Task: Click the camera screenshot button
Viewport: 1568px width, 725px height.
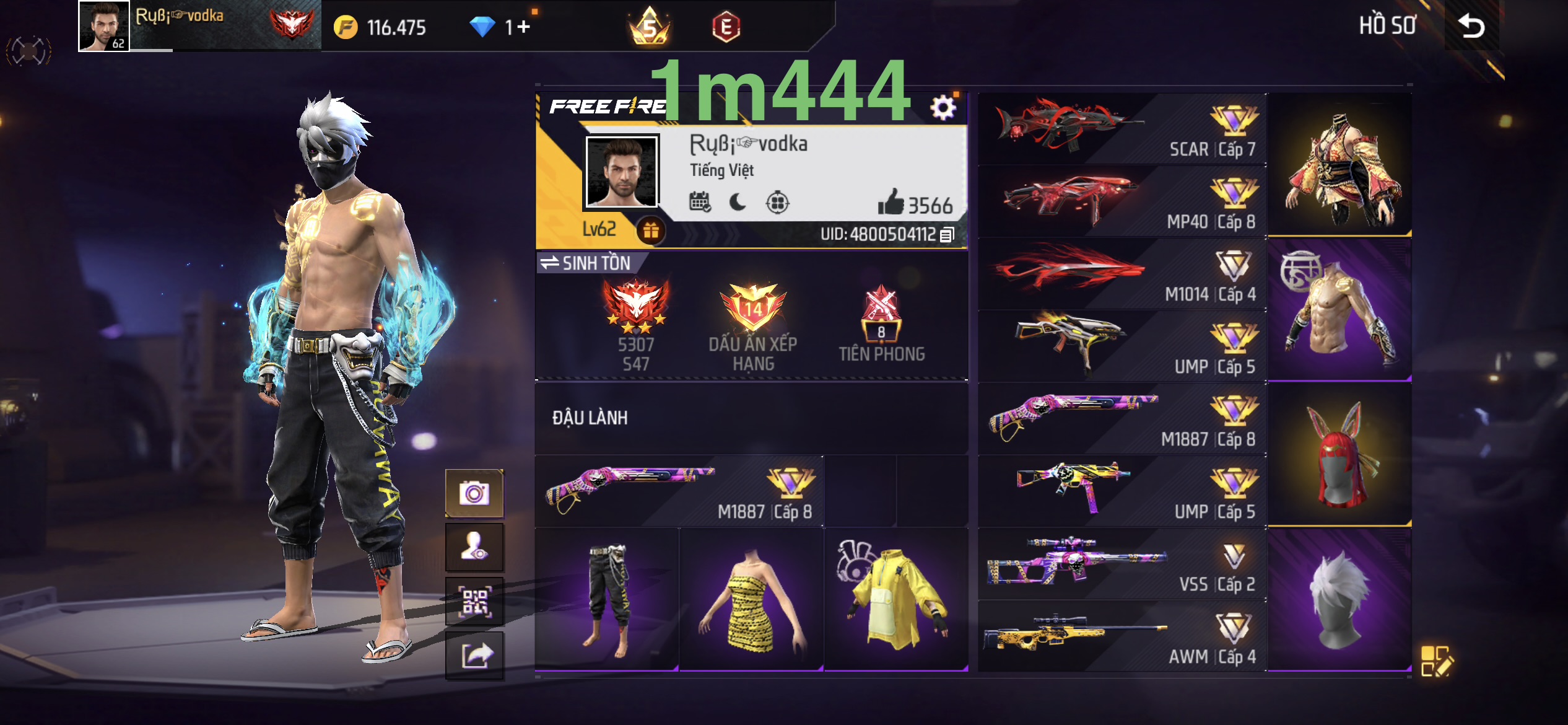Action: click(x=474, y=493)
